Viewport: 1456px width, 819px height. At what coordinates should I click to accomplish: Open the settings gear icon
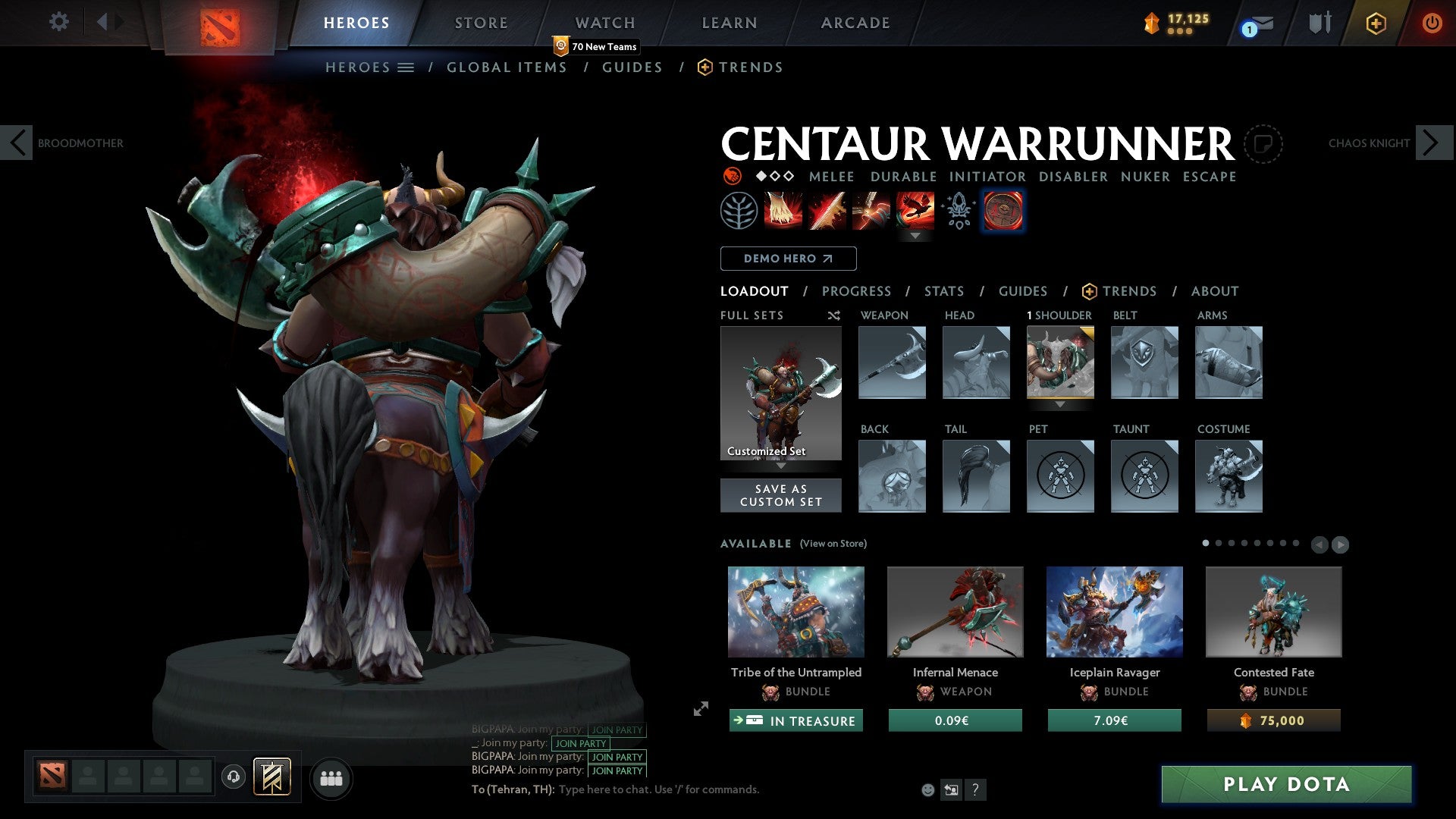[58, 22]
